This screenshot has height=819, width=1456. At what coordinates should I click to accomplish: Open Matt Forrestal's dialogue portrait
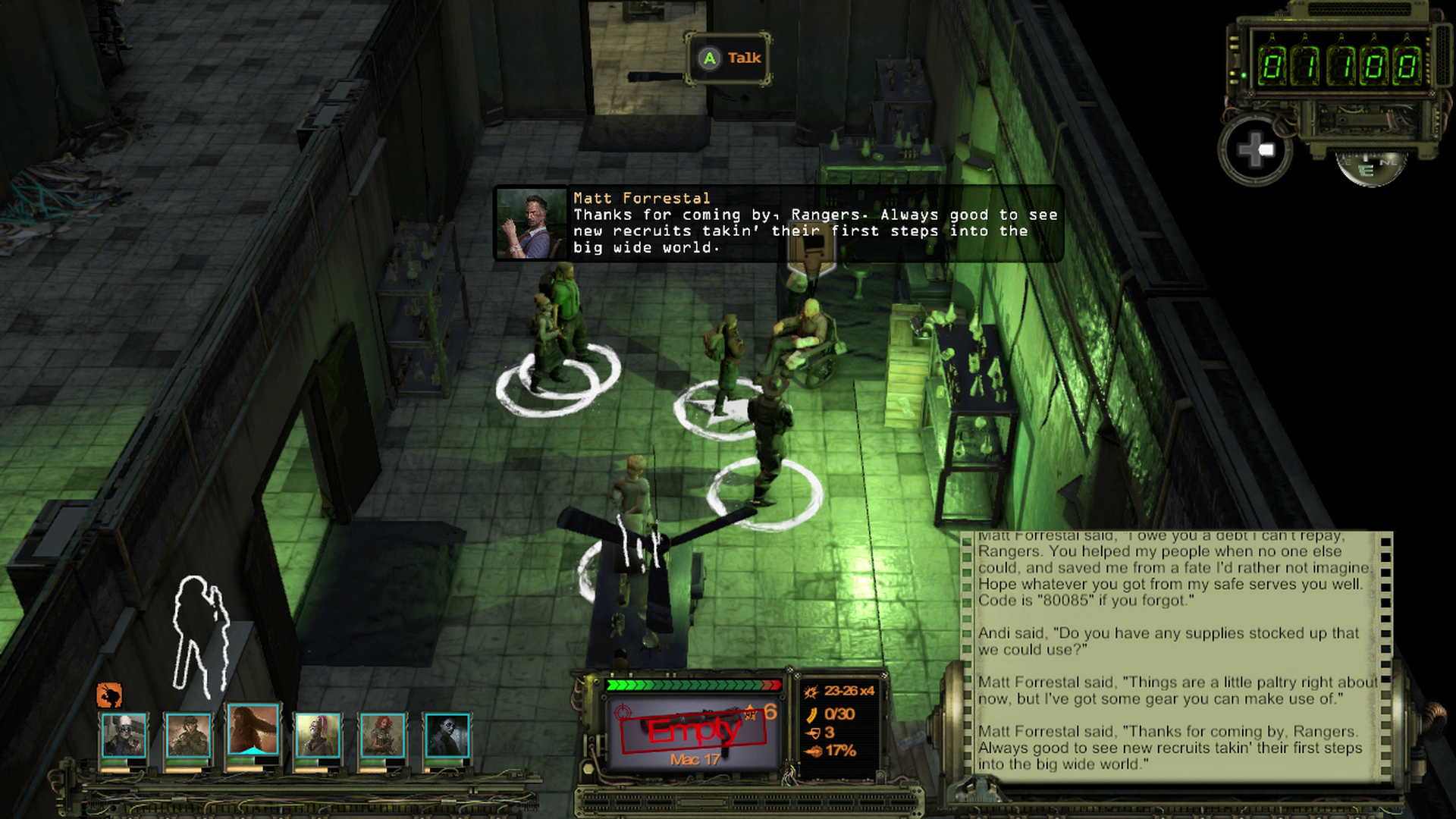(x=531, y=224)
